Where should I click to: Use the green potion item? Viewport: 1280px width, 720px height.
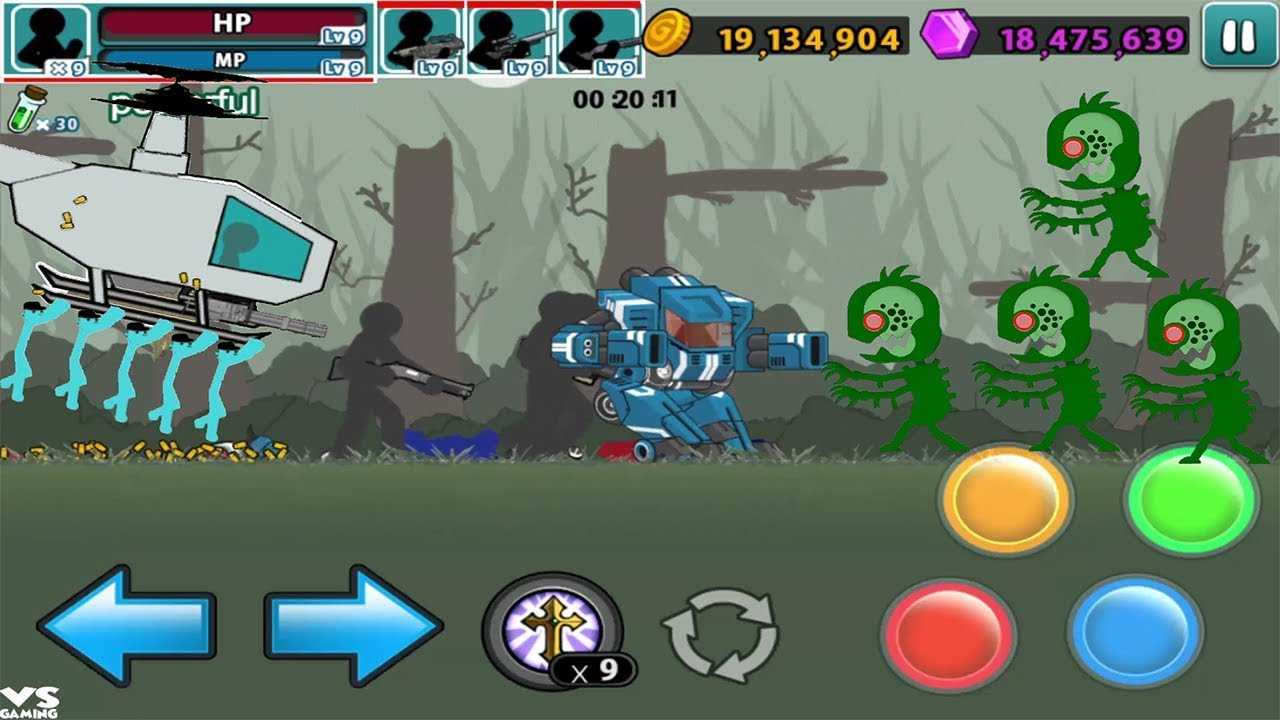click(27, 110)
